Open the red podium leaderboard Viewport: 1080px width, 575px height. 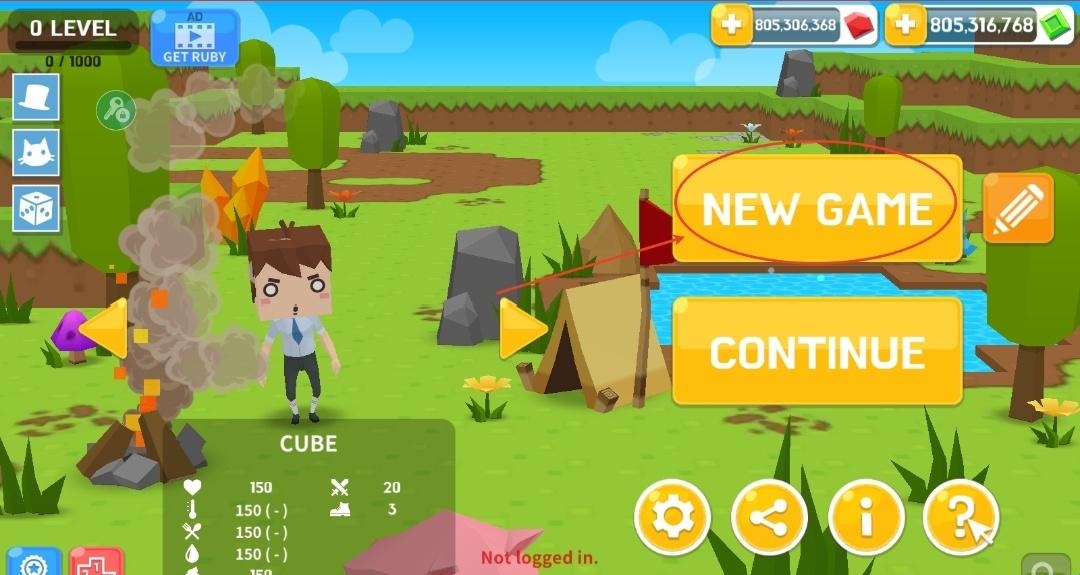pos(97,563)
